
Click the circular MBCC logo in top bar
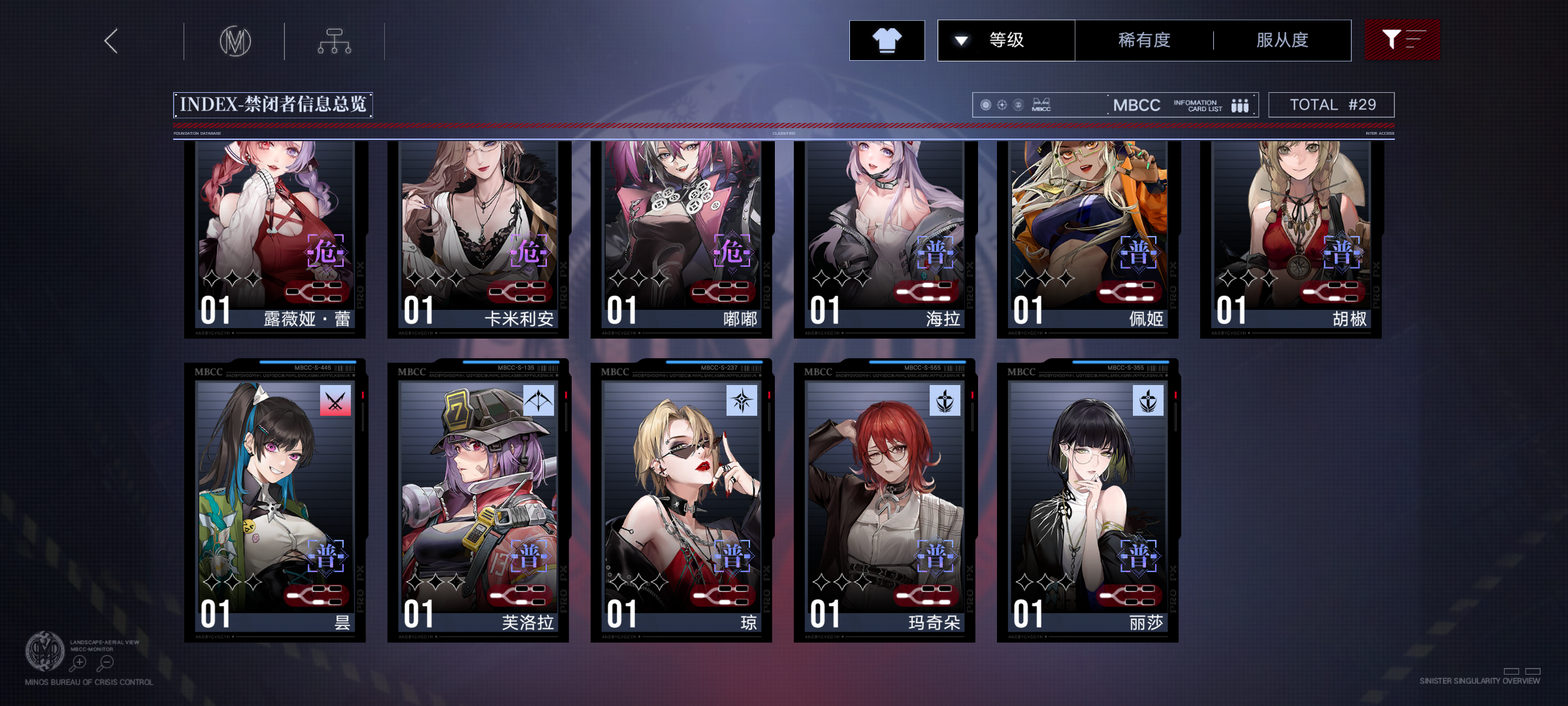pyautogui.click(x=237, y=41)
